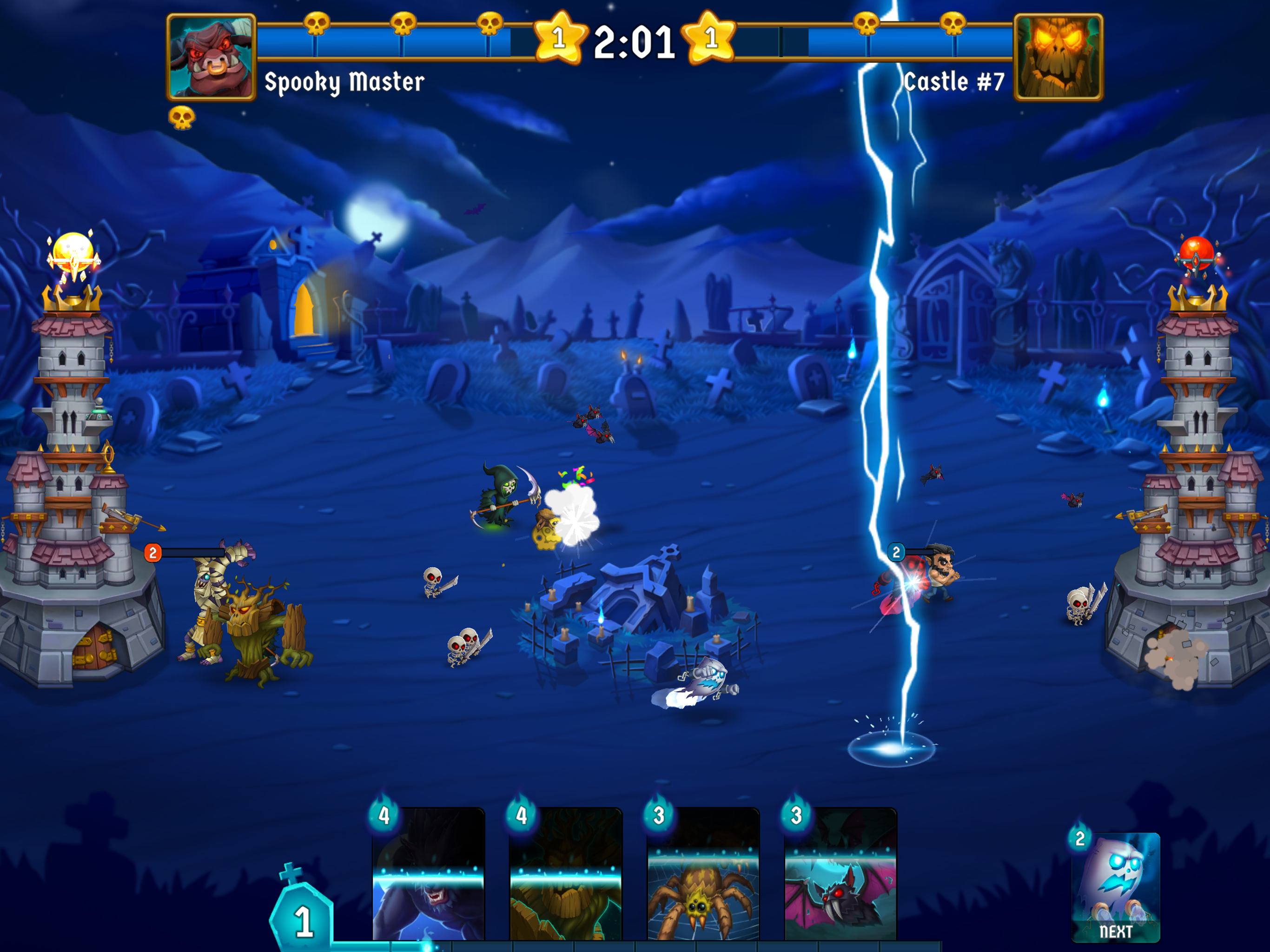1270x952 pixels.
Task: Choose the spider card costing 3 mana
Action: point(703,873)
